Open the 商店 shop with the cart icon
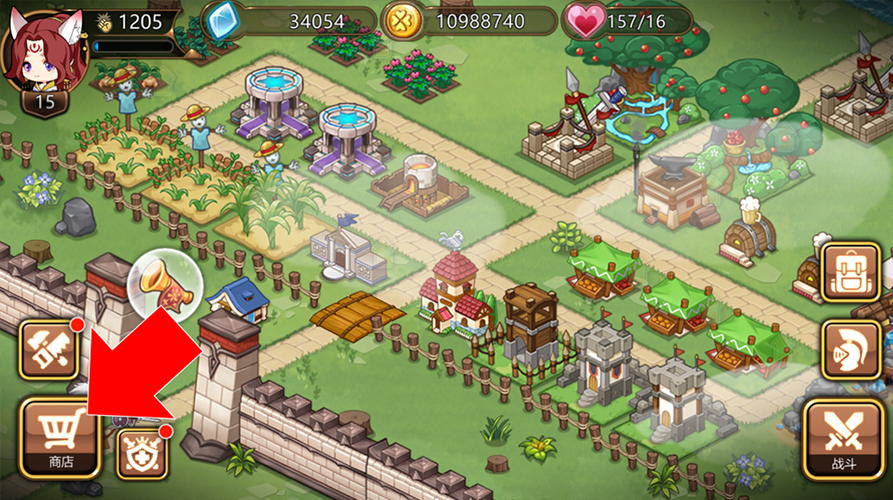This screenshot has width=893, height=500. tap(61, 436)
